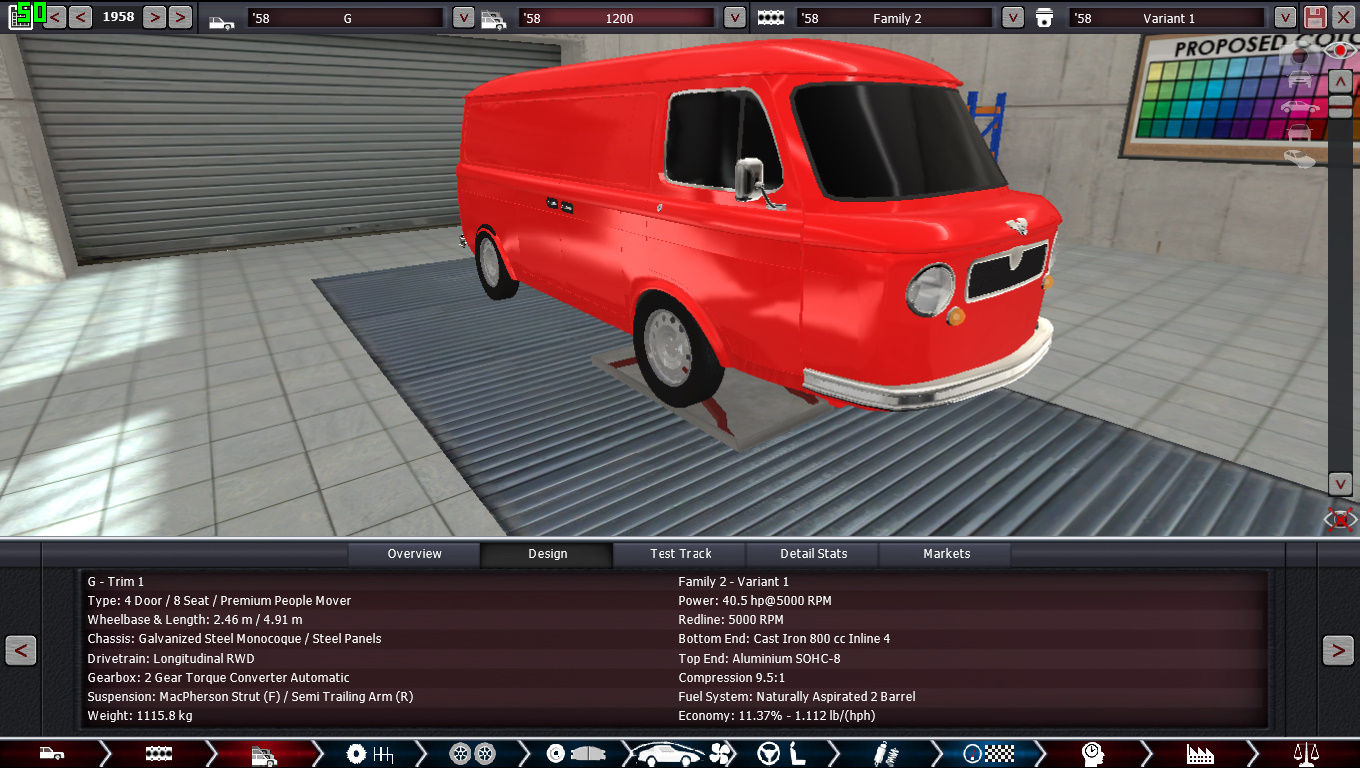
Task: Show the Detail Stats tab
Action: click(813, 554)
